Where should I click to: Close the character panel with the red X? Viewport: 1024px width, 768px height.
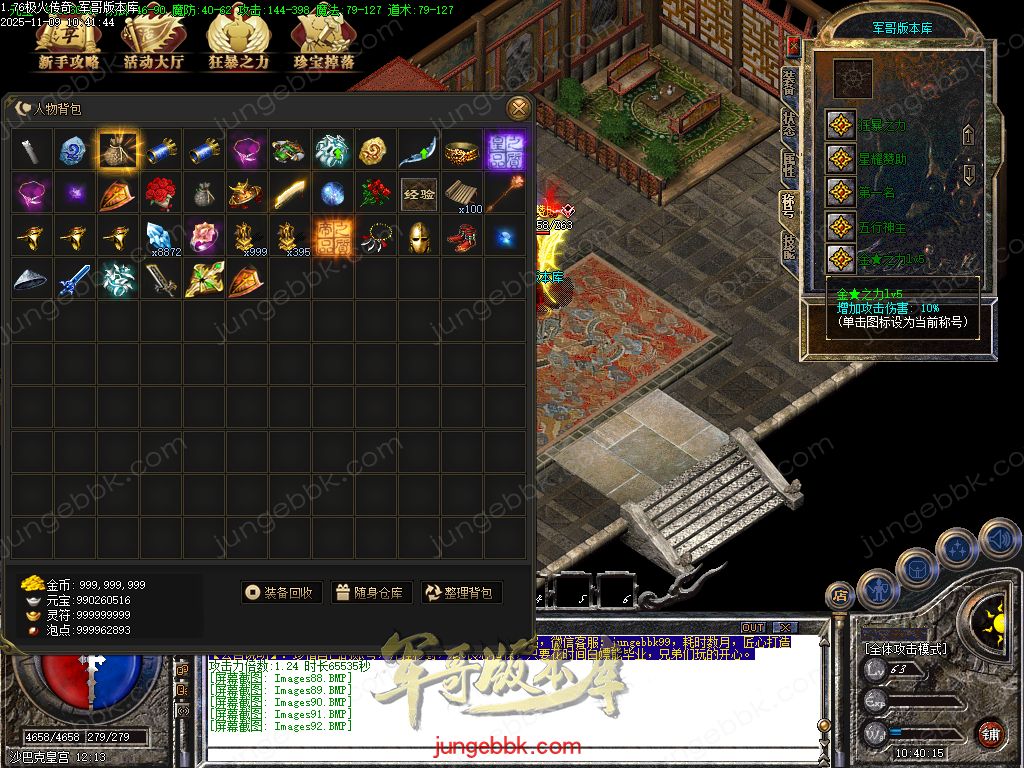[x=793, y=45]
